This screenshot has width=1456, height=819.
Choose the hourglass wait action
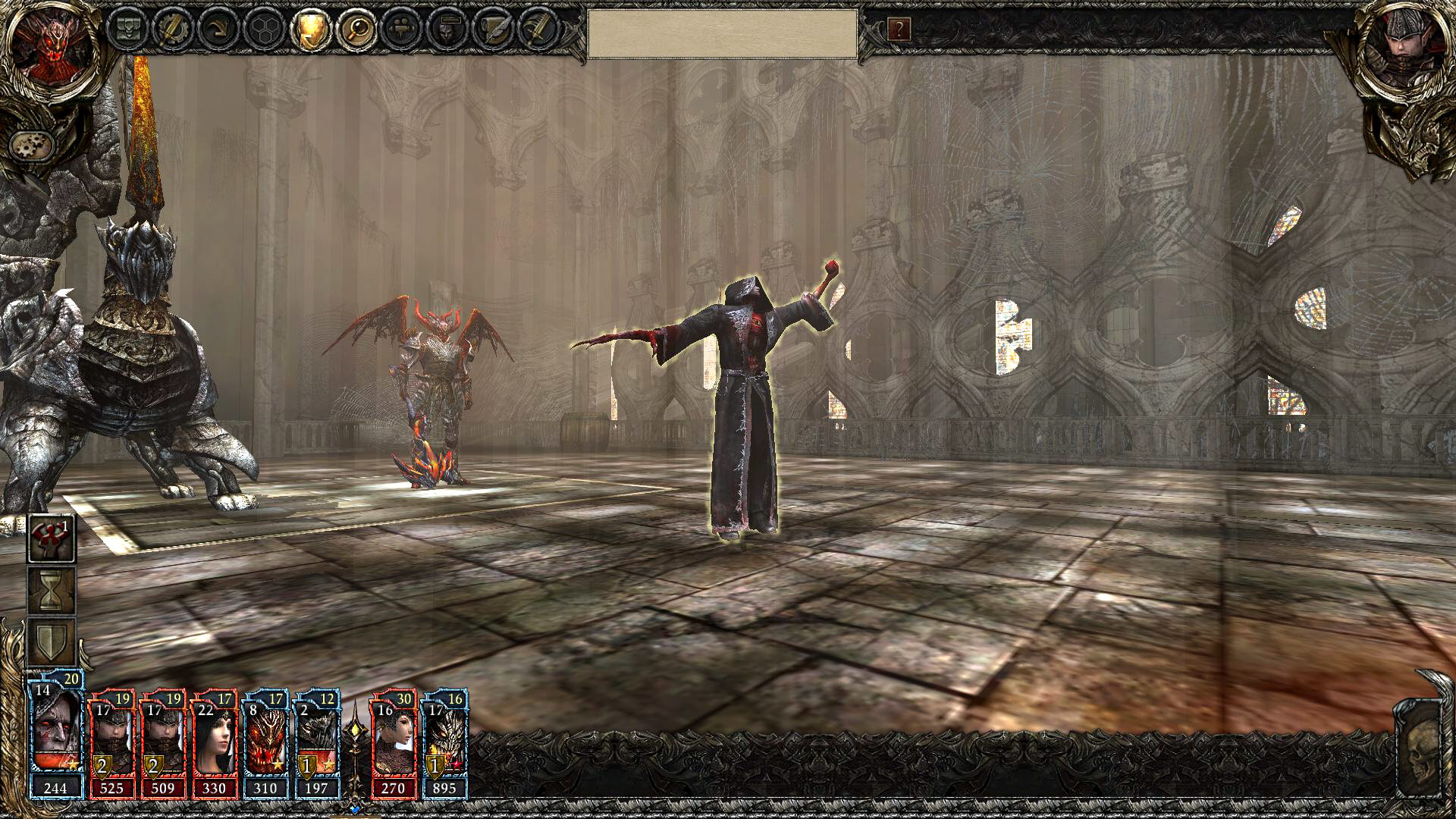[x=52, y=591]
